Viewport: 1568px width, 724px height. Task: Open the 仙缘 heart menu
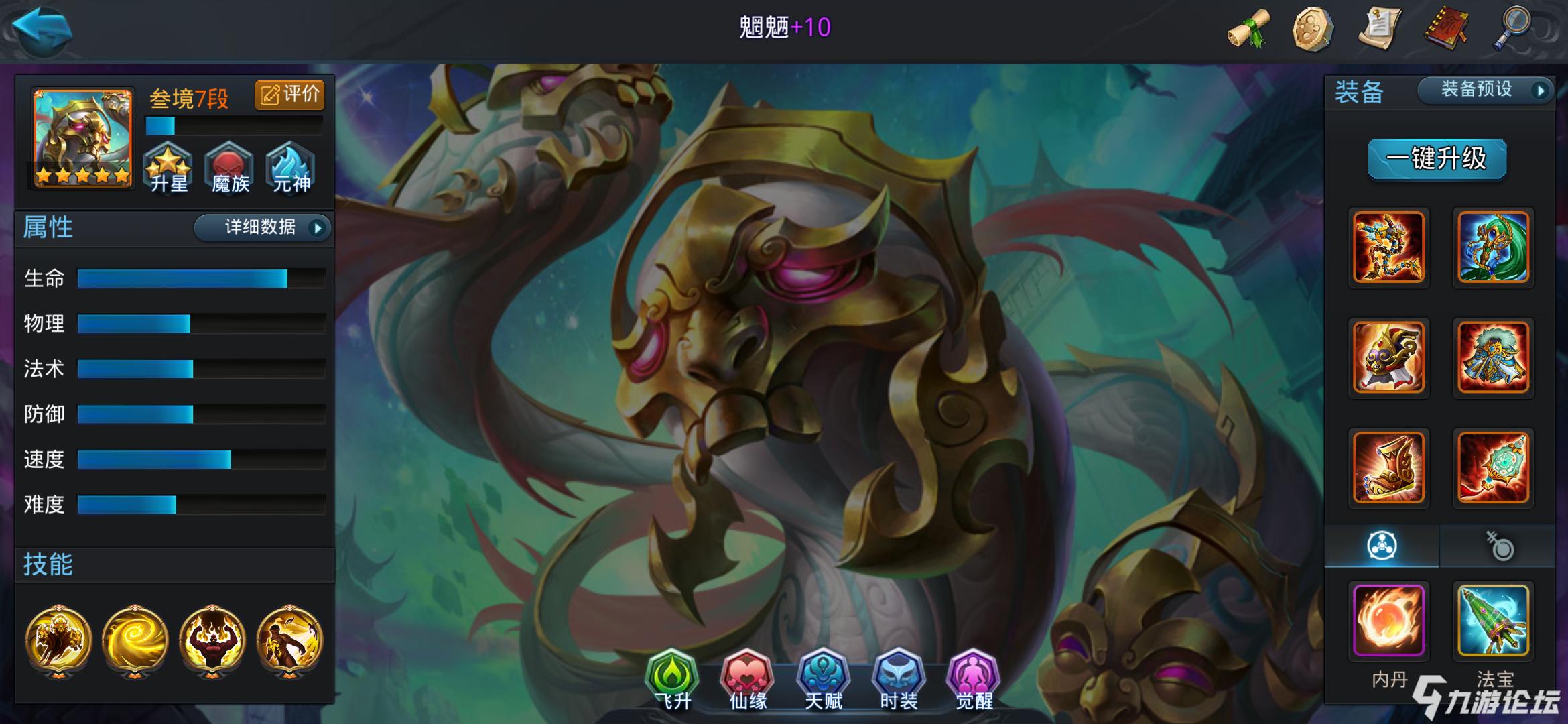[x=747, y=677]
